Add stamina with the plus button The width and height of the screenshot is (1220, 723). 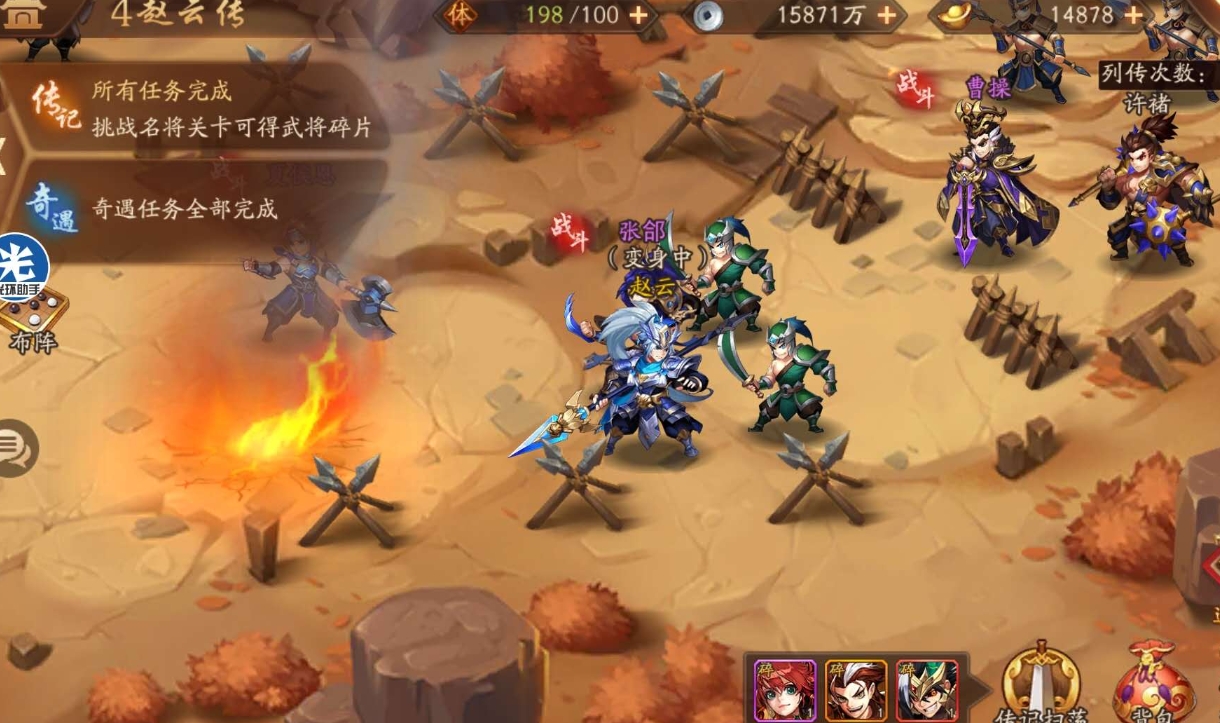(638, 15)
